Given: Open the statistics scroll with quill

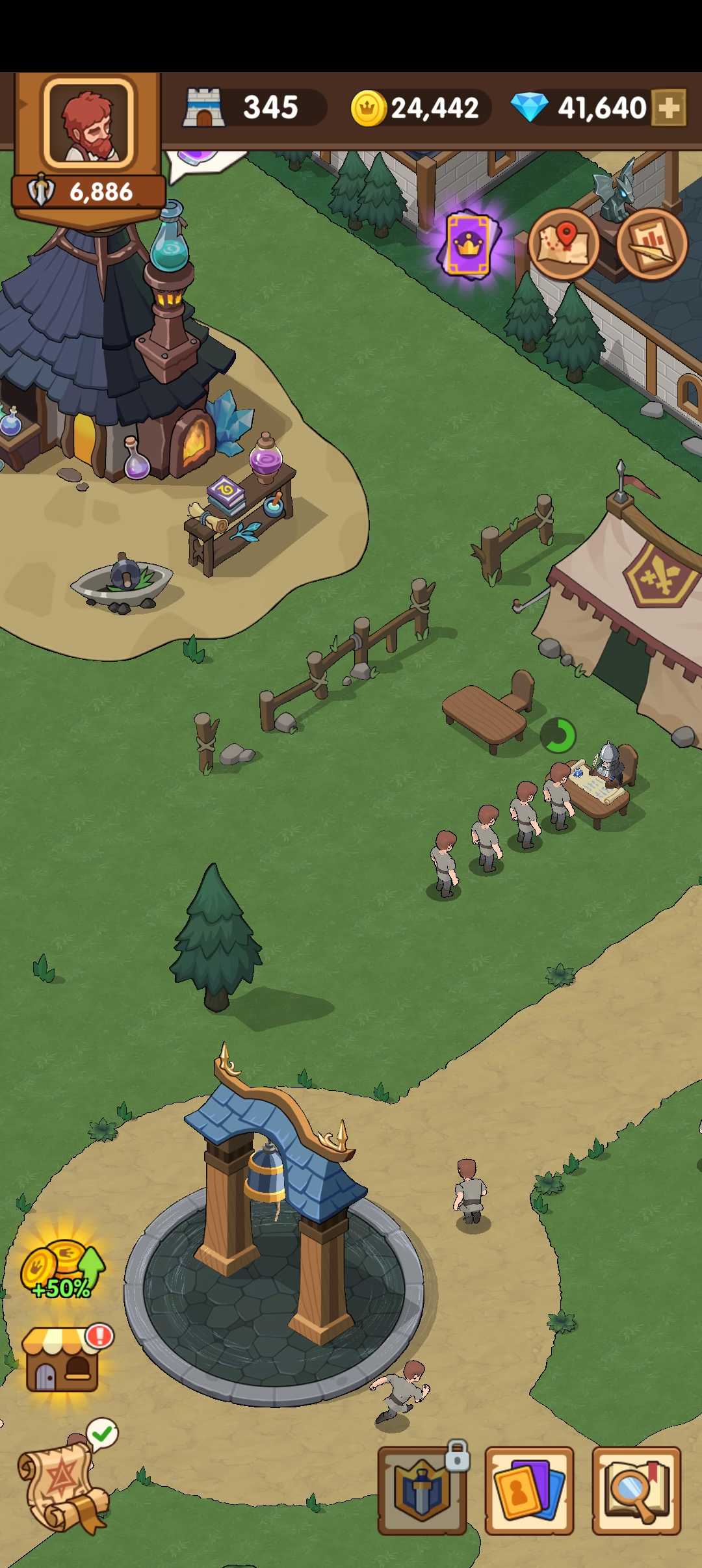Looking at the screenshot, I should (x=651, y=244).
